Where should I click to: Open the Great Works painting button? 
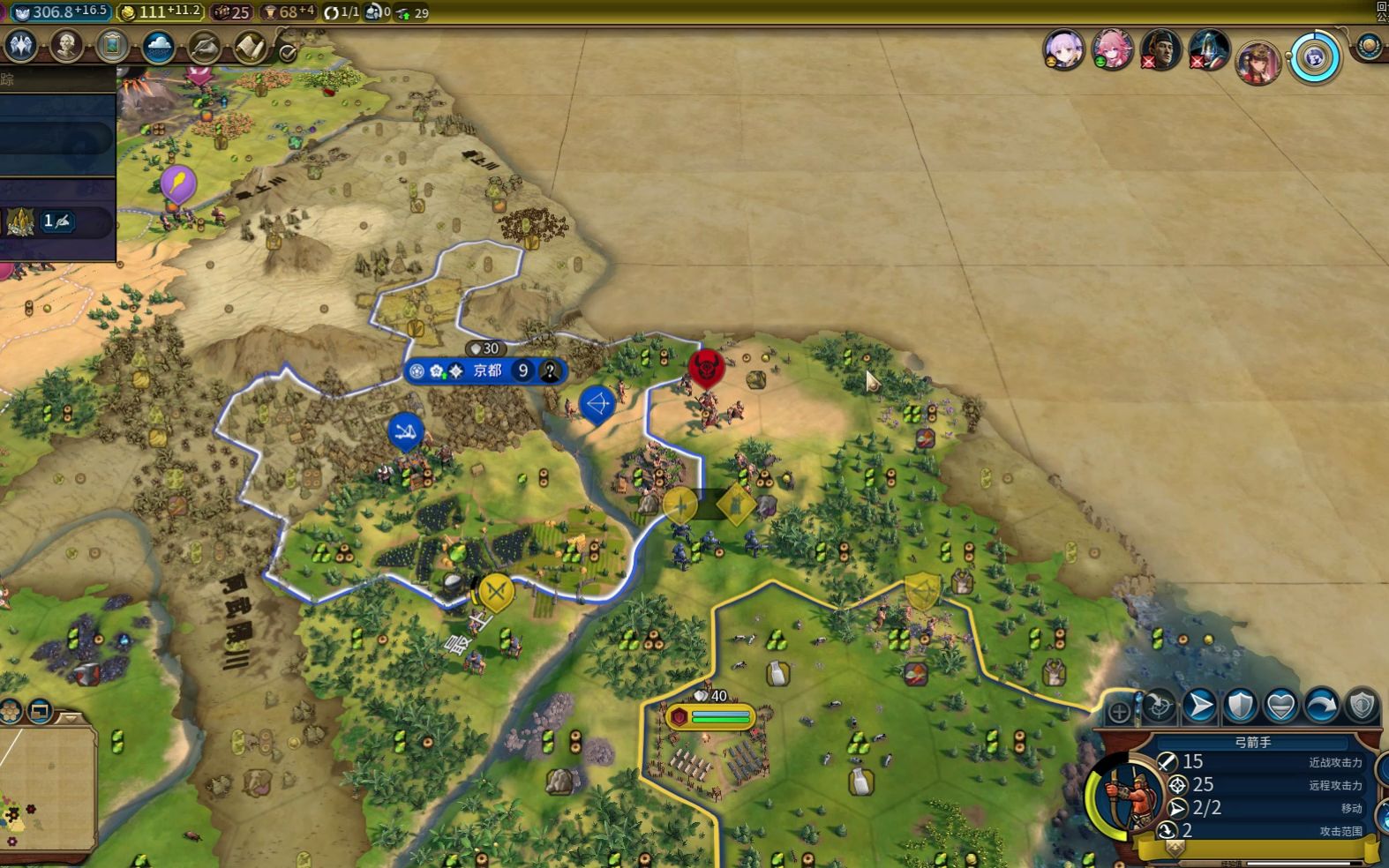click(112, 46)
